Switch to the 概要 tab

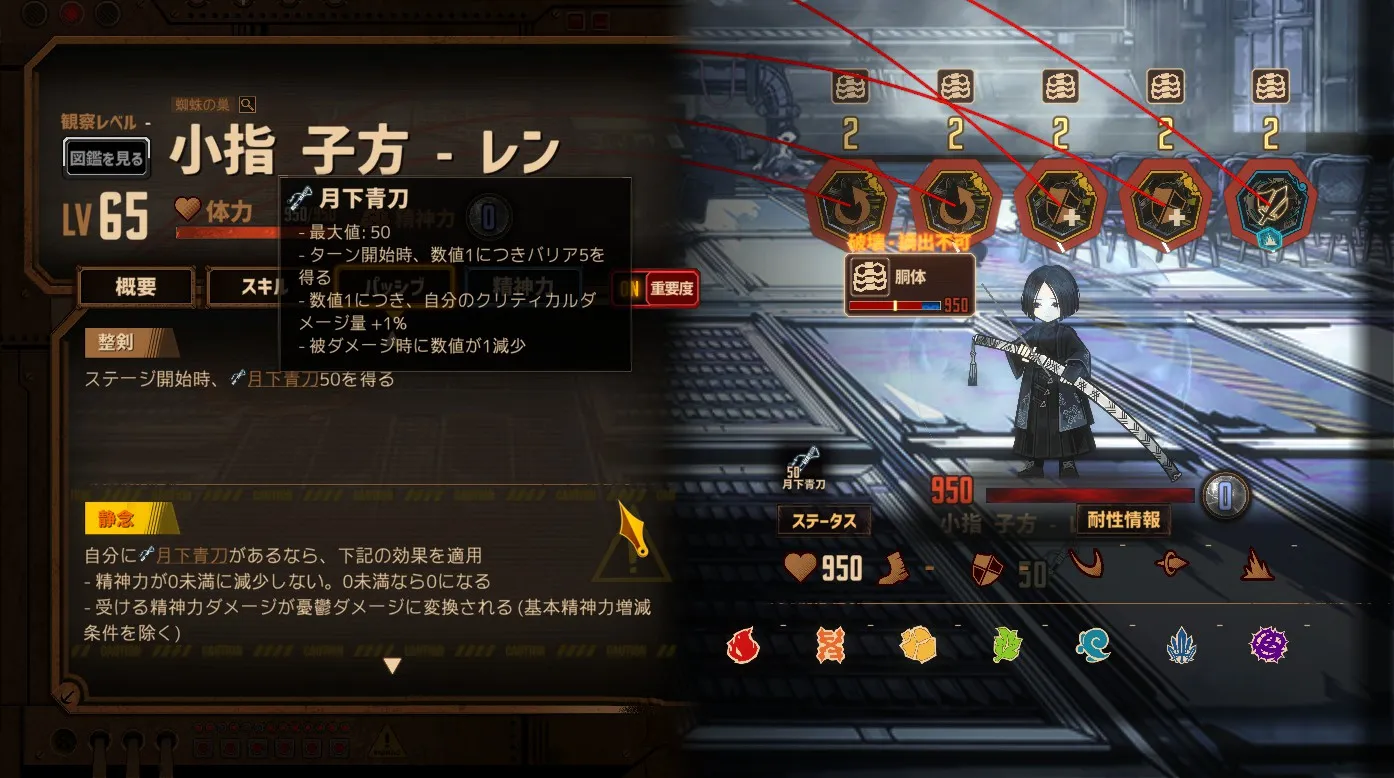(x=136, y=288)
